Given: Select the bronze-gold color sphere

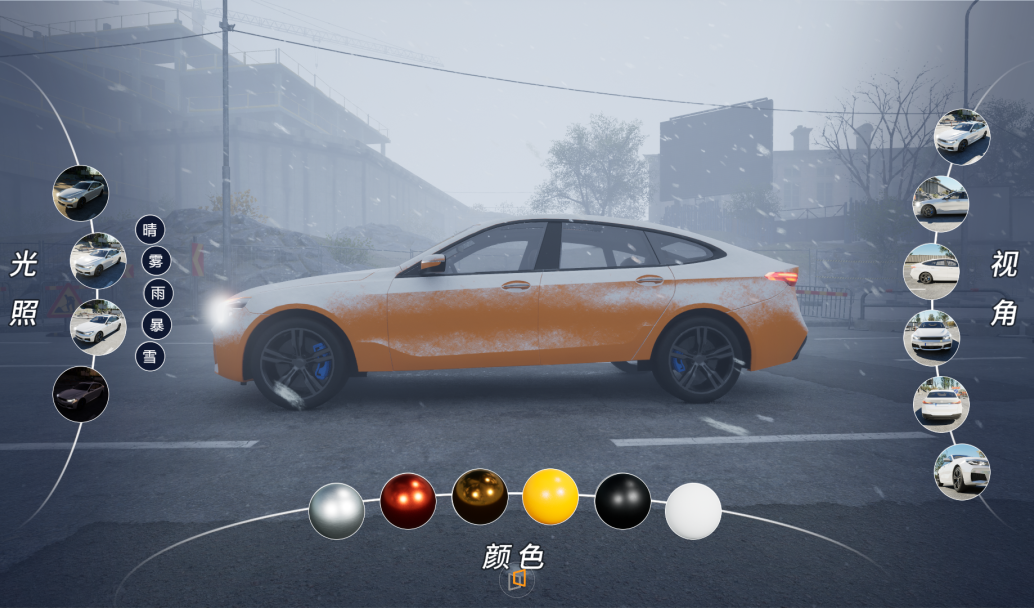Looking at the screenshot, I should point(480,497).
